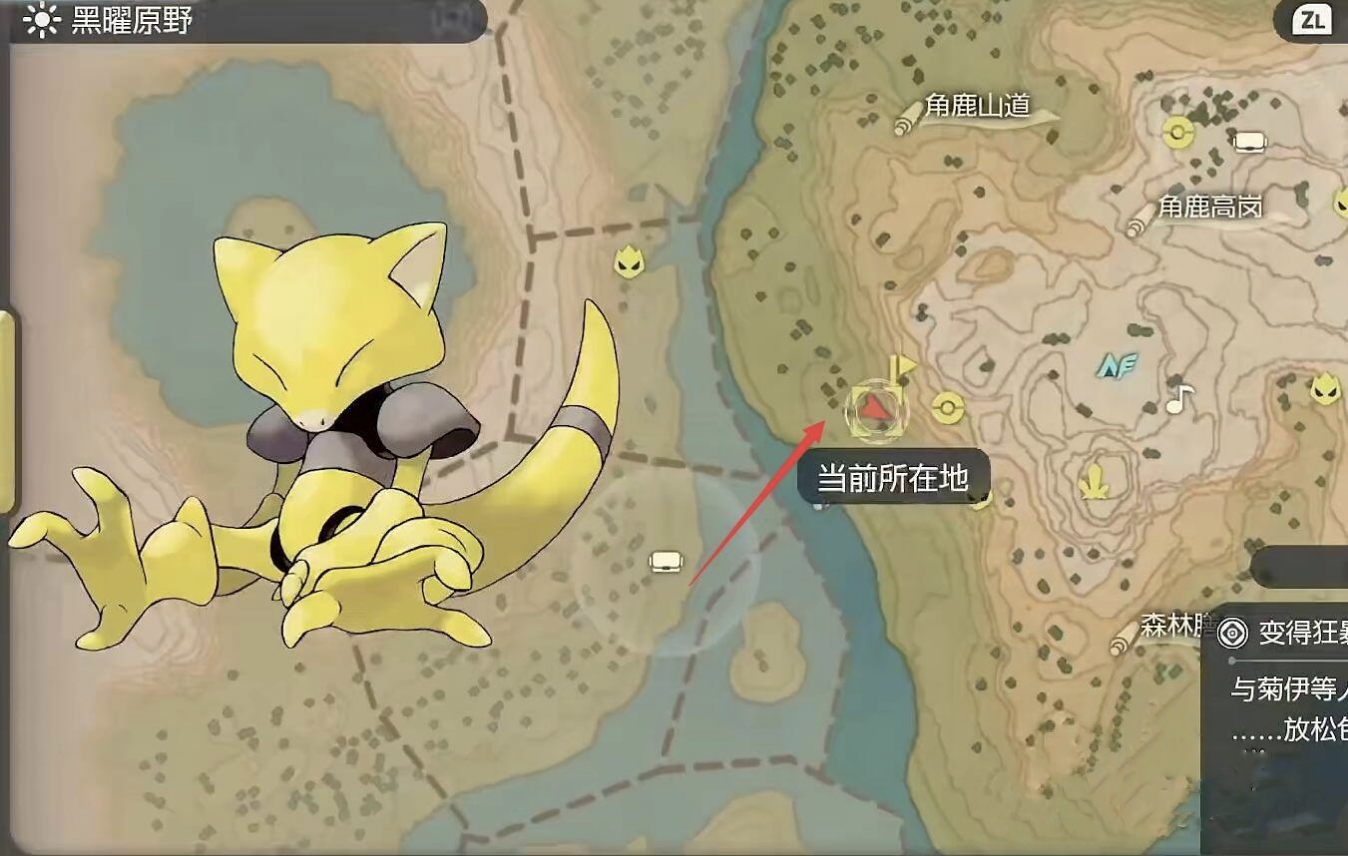Image resolution: width=1348 pixels, height=856 pixels.
Task: Open the 变得狂暴 mission tracker
Action: point(1284,634)
